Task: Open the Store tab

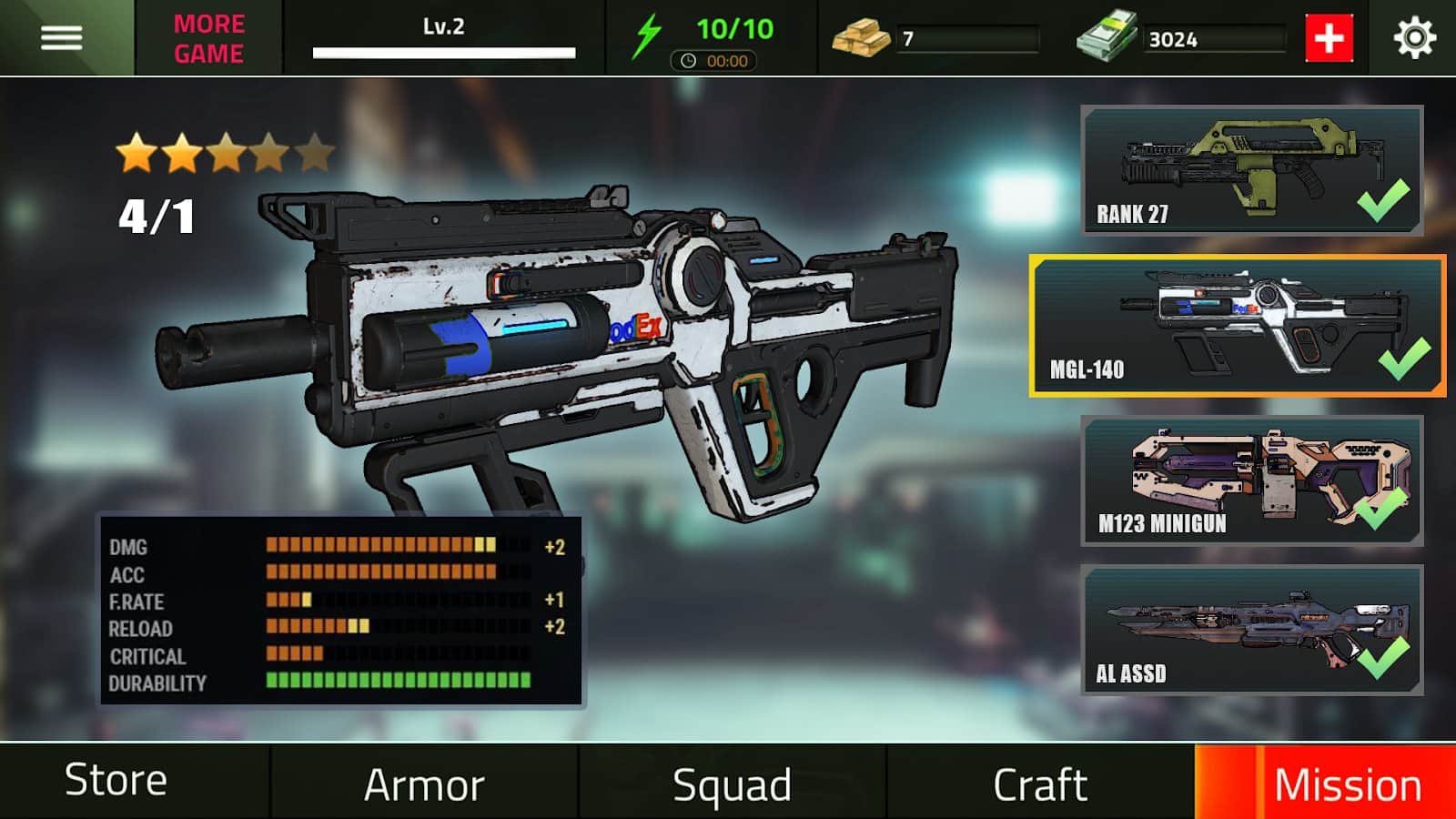Action: click(x=116, y=781)
